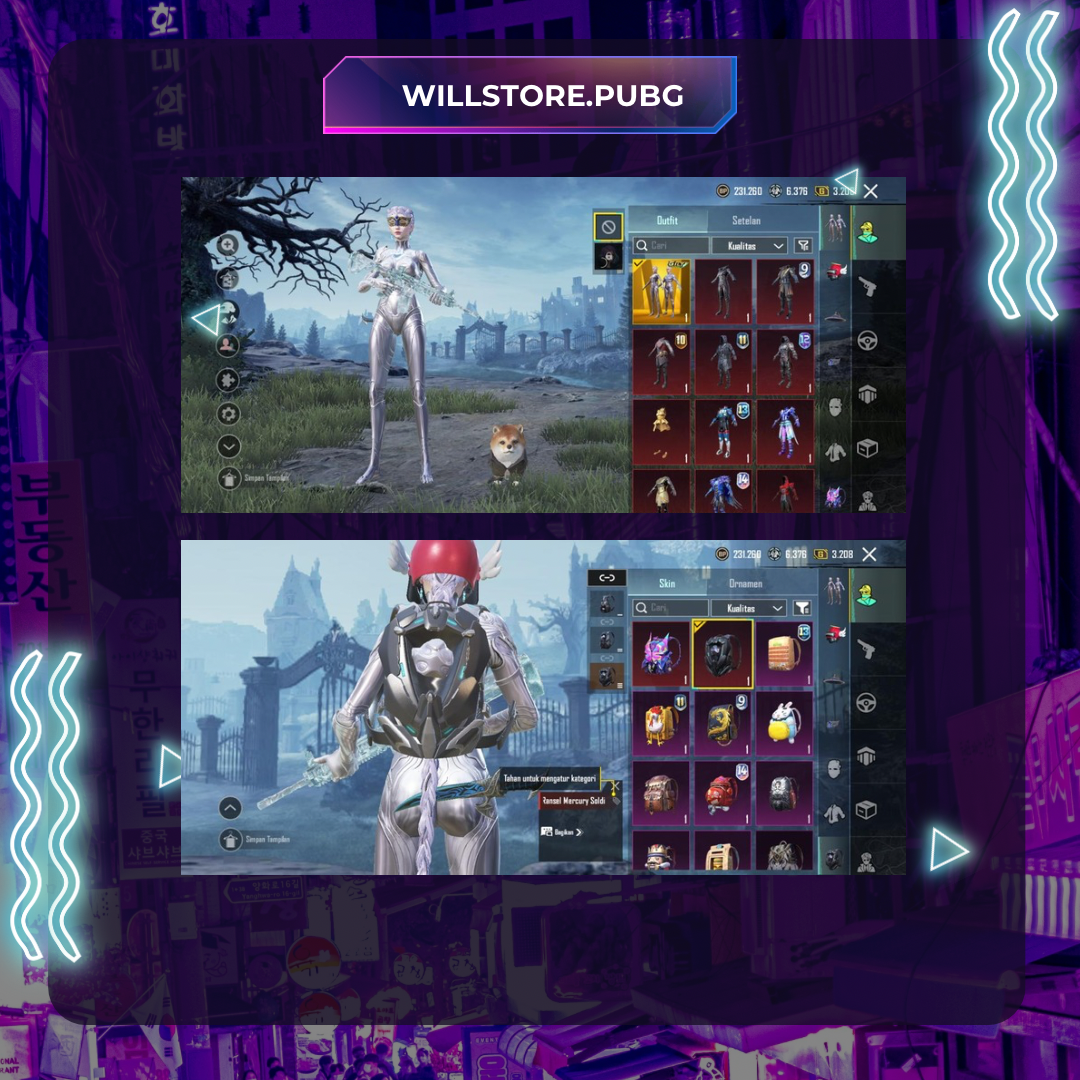The height and width of the screenshot is (1080, 1080).
Task: Switch to the Setelan tab
Action: 745,220
